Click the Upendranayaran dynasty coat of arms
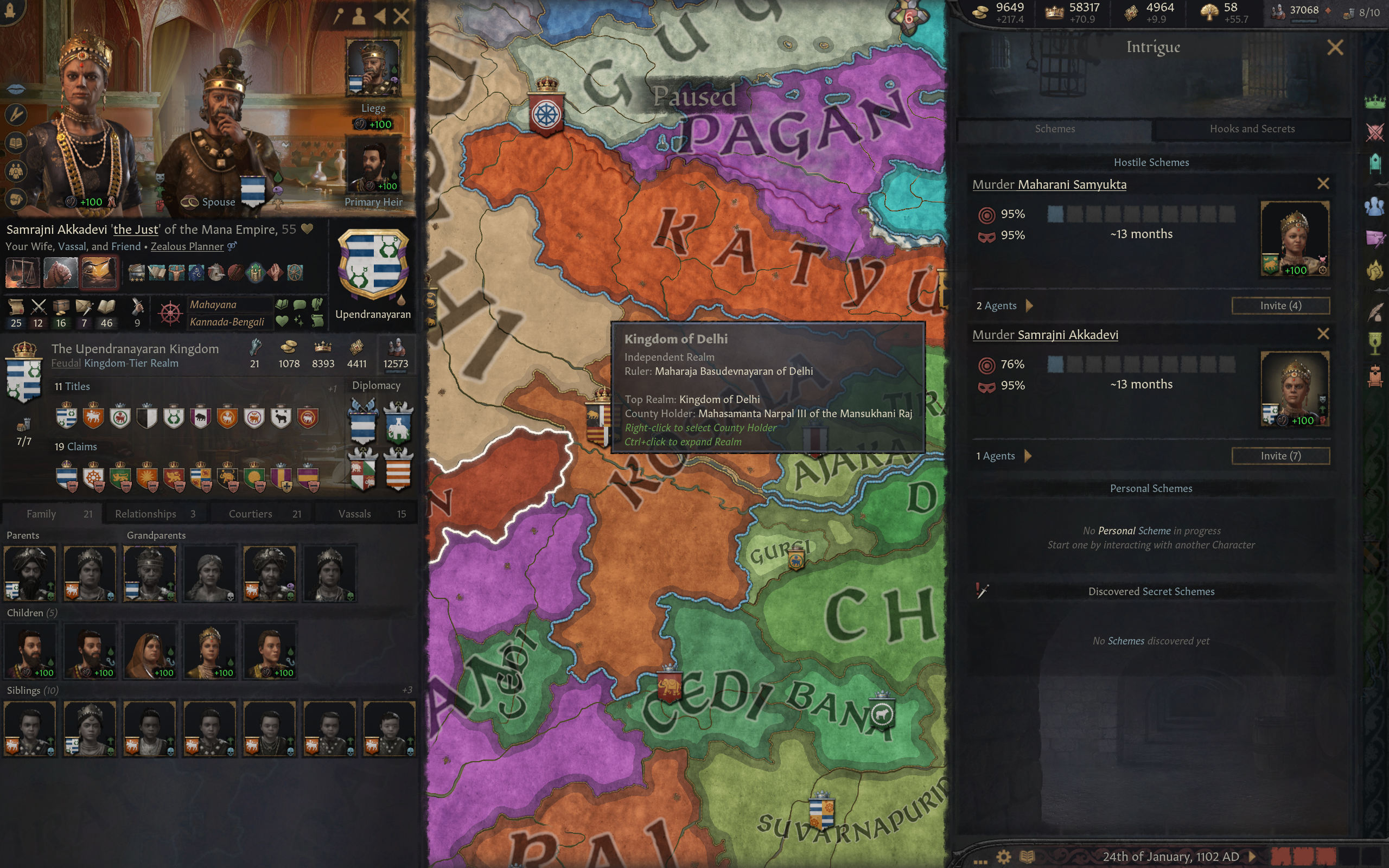Screen dimensions: 1389x868 coord(373,265)
